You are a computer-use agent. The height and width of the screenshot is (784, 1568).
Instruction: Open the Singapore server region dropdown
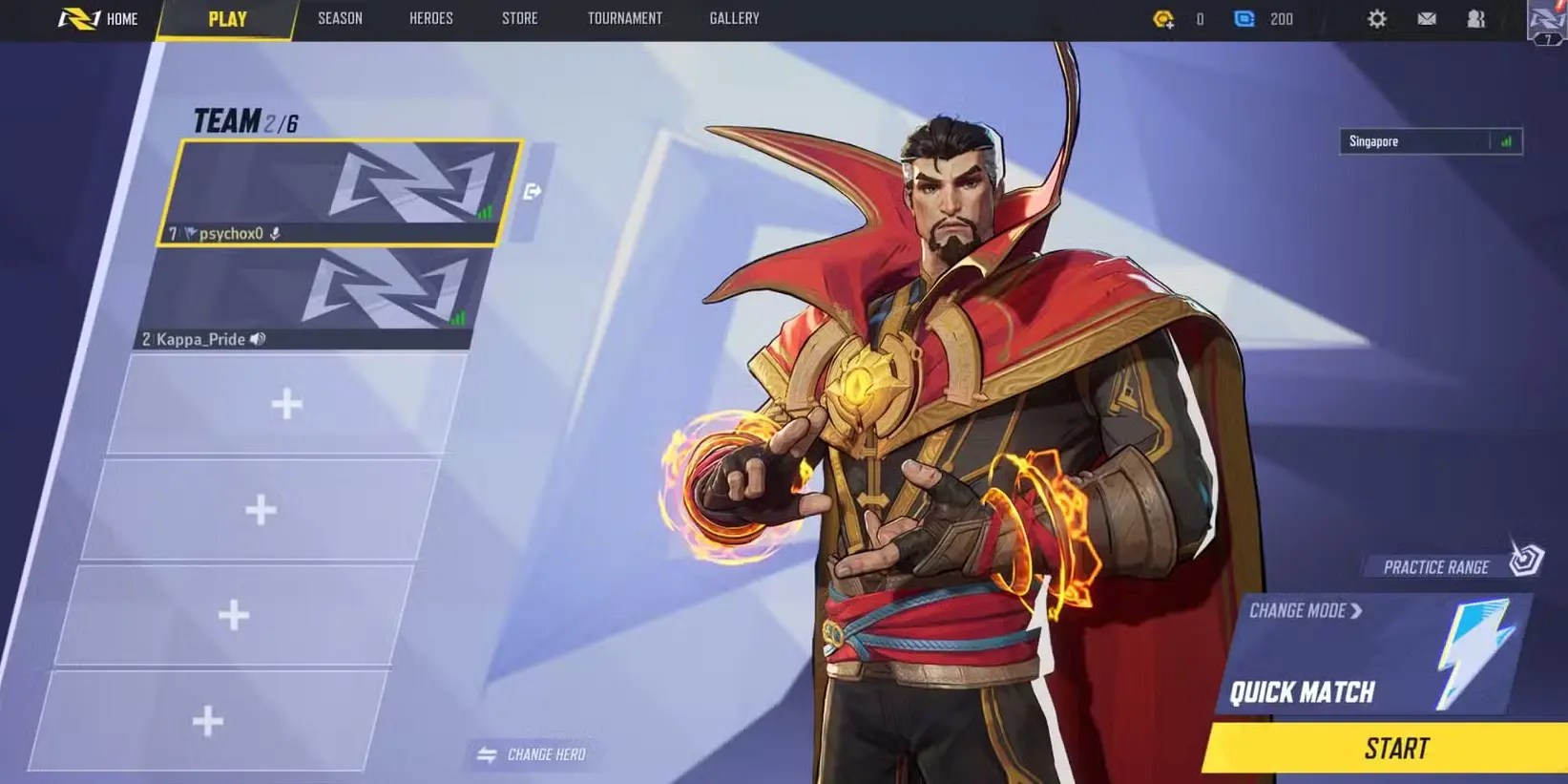[x=1430, y=141]
